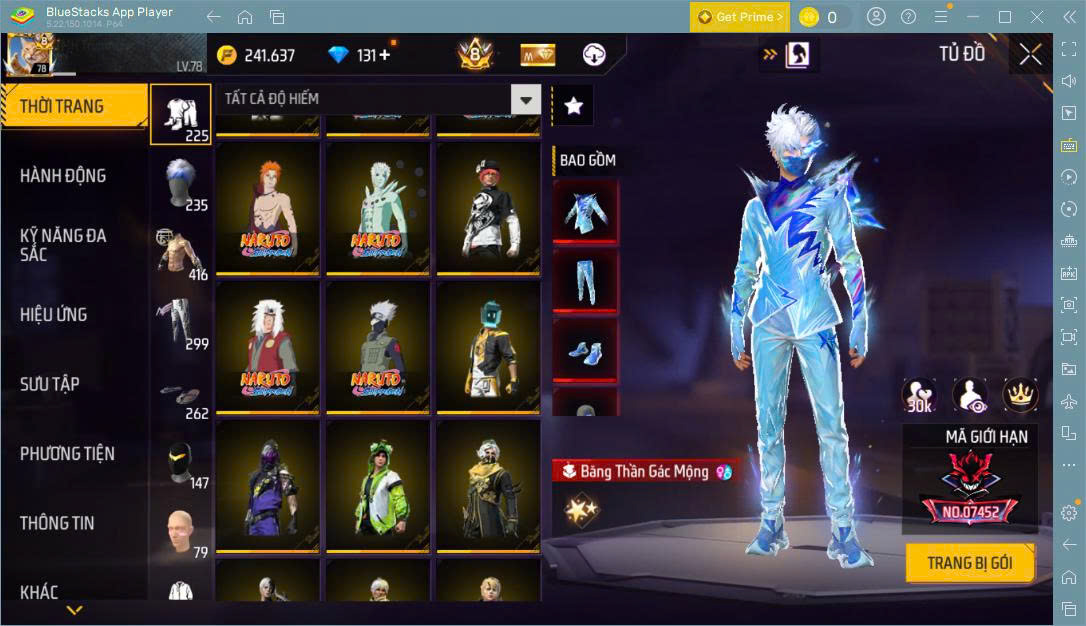This screenshot has height=626, width=1086.
Task: Close the Tủ Đồ wardrobe screen
Action: (1030, 55)
